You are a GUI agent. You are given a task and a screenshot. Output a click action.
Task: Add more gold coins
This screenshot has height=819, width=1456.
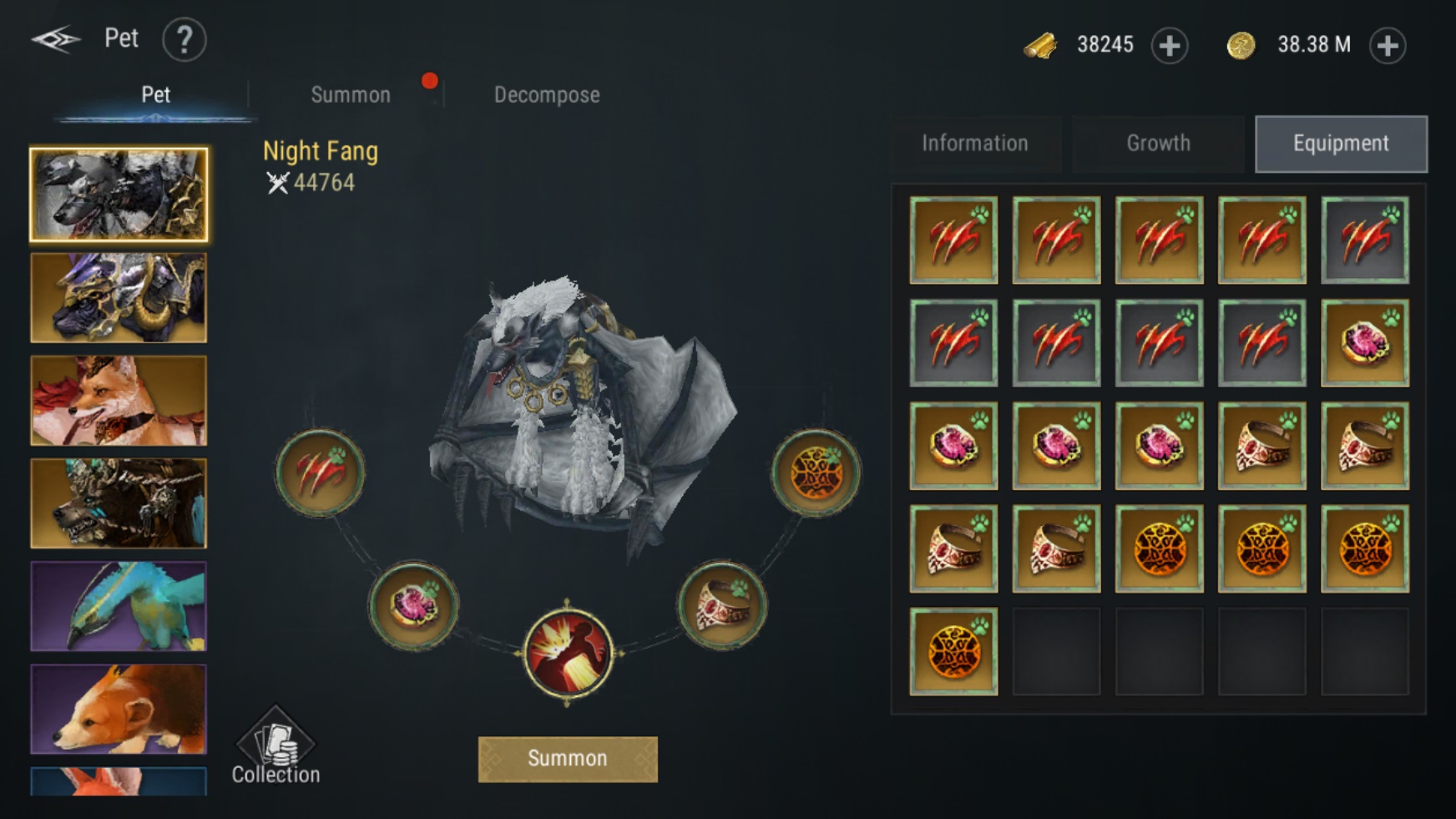[1388, 45]
